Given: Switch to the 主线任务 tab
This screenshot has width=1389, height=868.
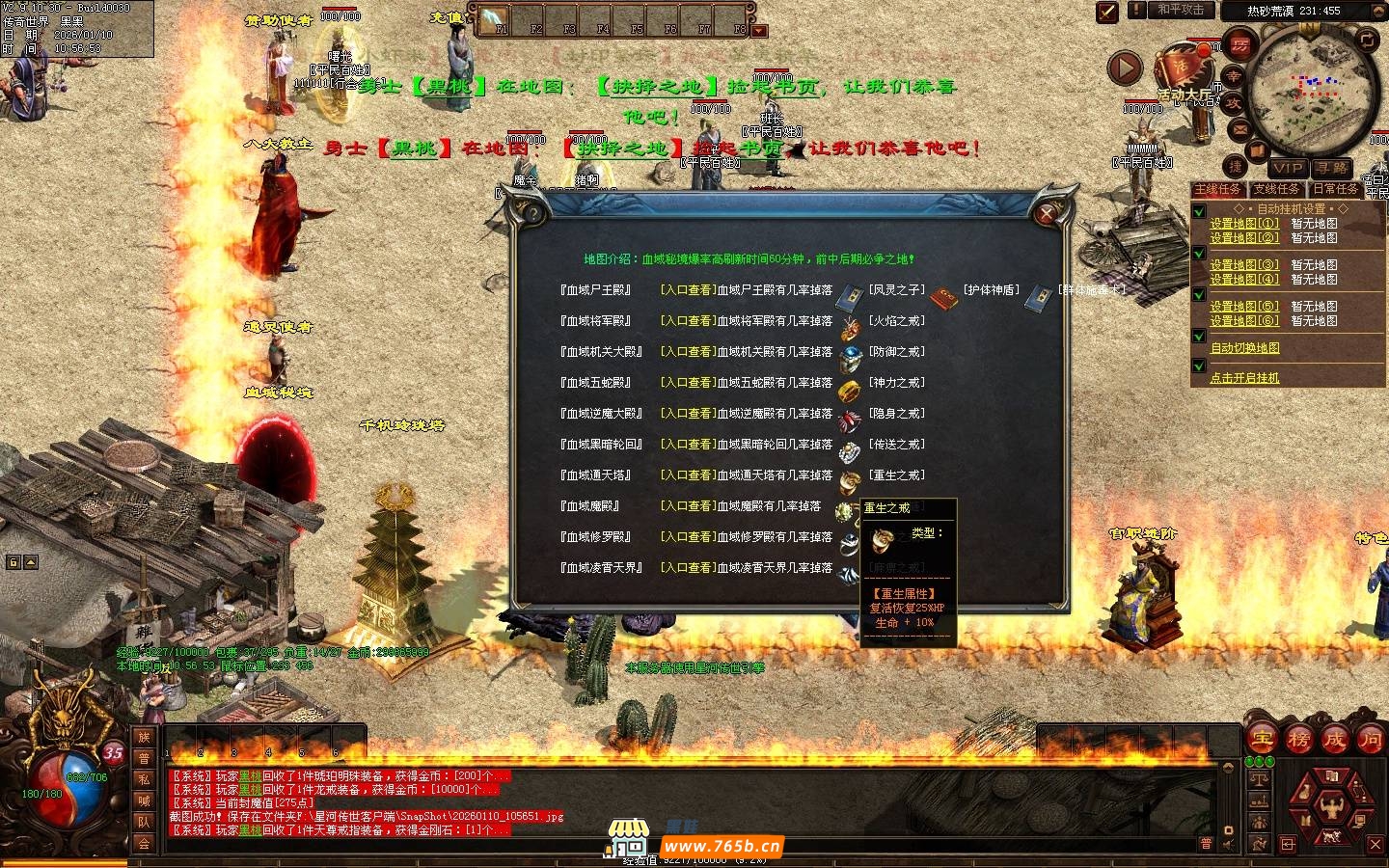Looking at the screenshot, I should 1218,189.
